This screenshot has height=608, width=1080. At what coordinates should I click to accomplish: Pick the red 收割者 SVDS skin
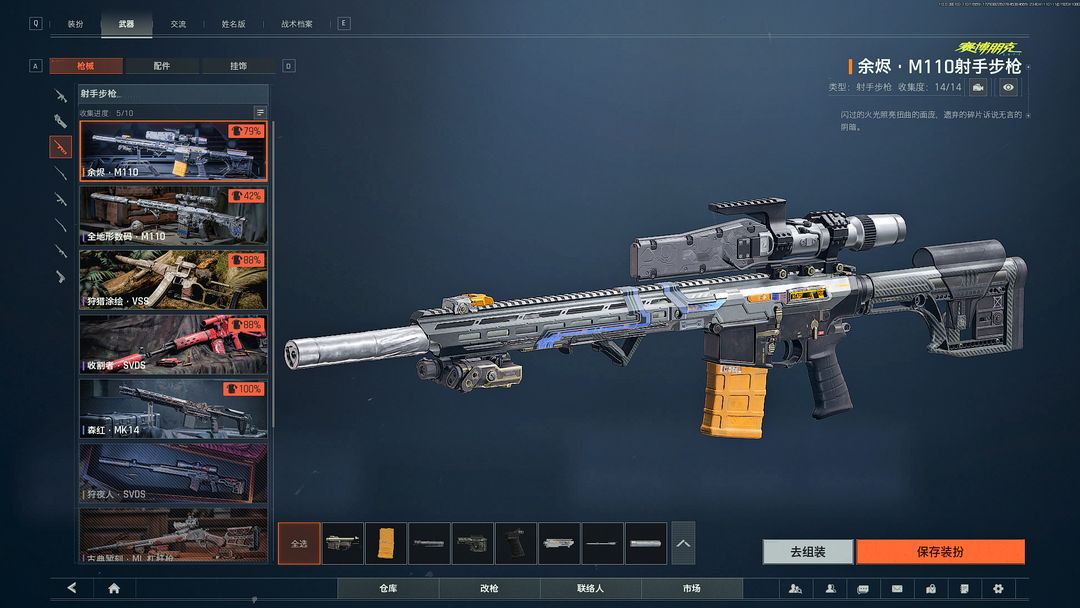[x=173, y=344]
